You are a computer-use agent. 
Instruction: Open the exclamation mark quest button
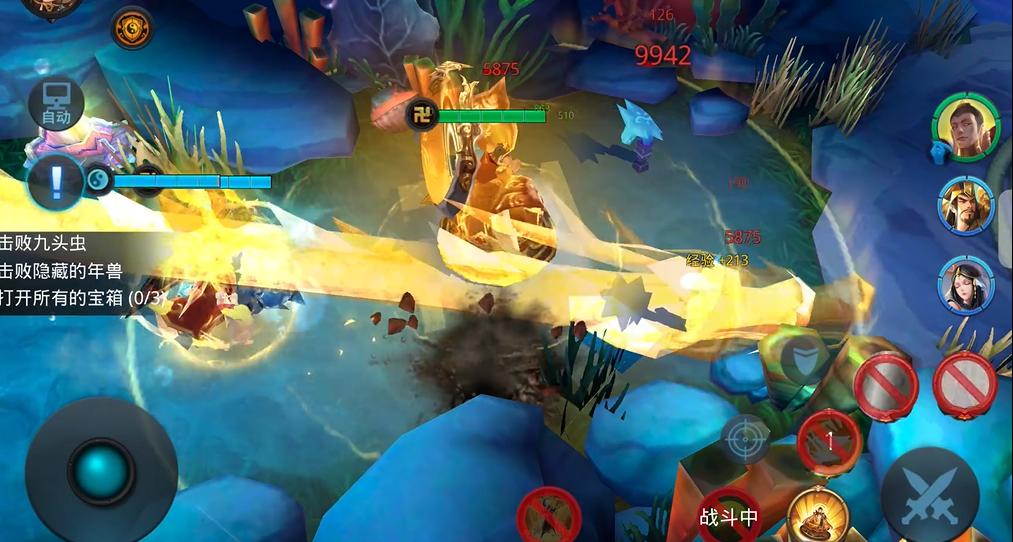click(x=56, y=183)
